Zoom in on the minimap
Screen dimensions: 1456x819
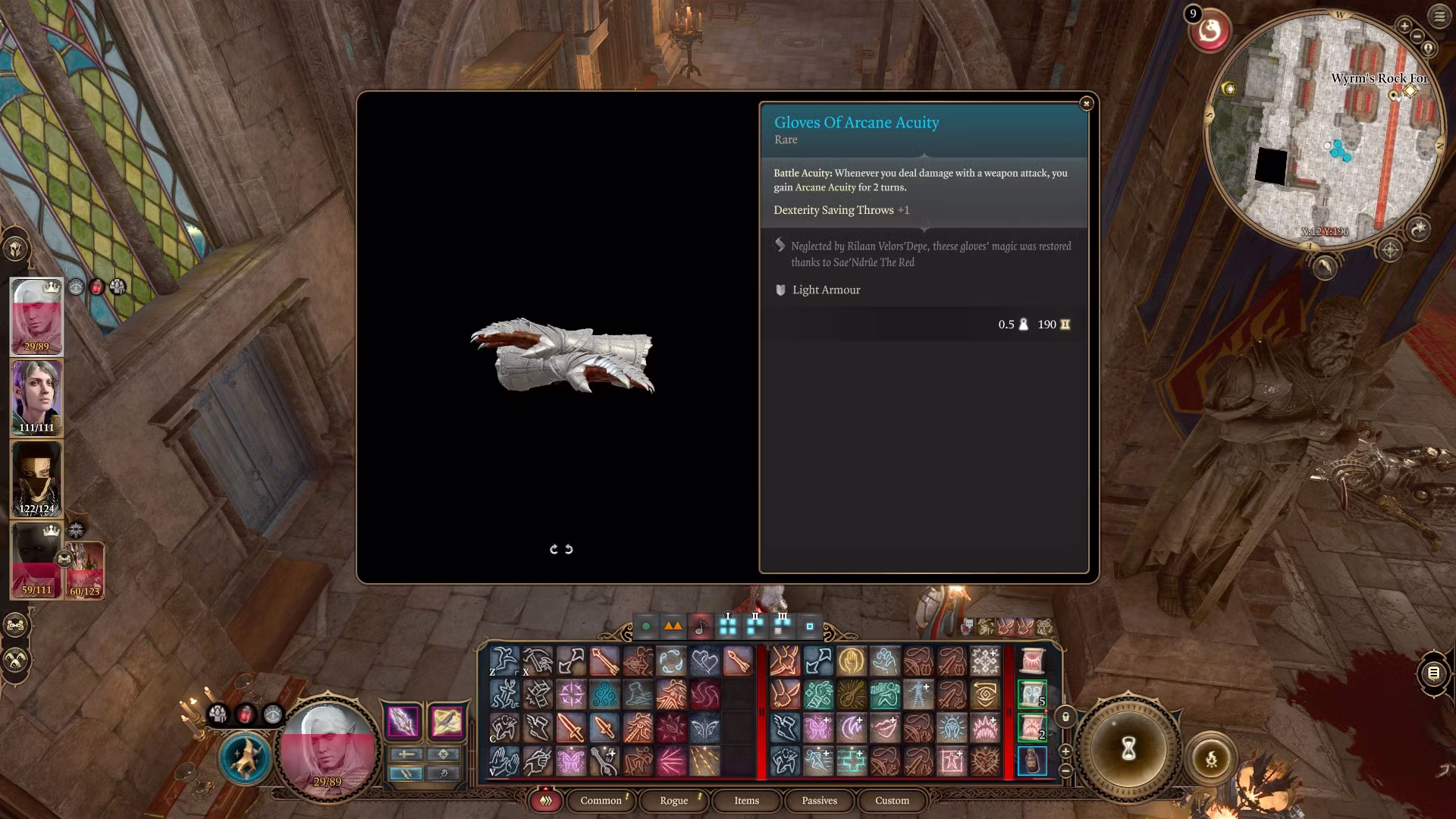click(x=1404, y=27)
